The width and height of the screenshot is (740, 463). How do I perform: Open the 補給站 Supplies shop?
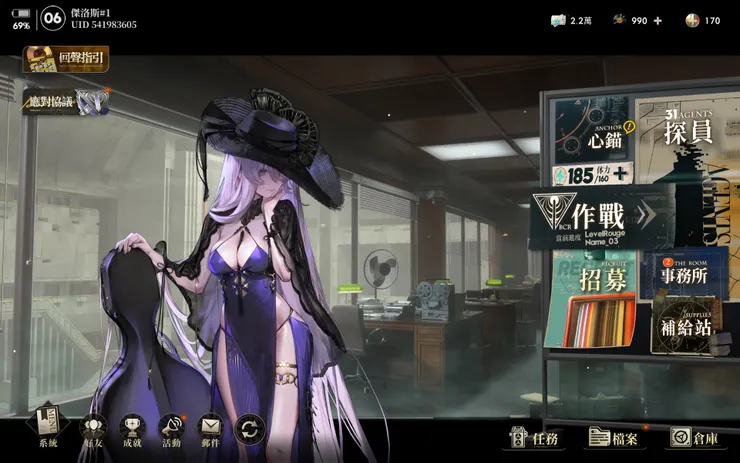pos(686,326)
